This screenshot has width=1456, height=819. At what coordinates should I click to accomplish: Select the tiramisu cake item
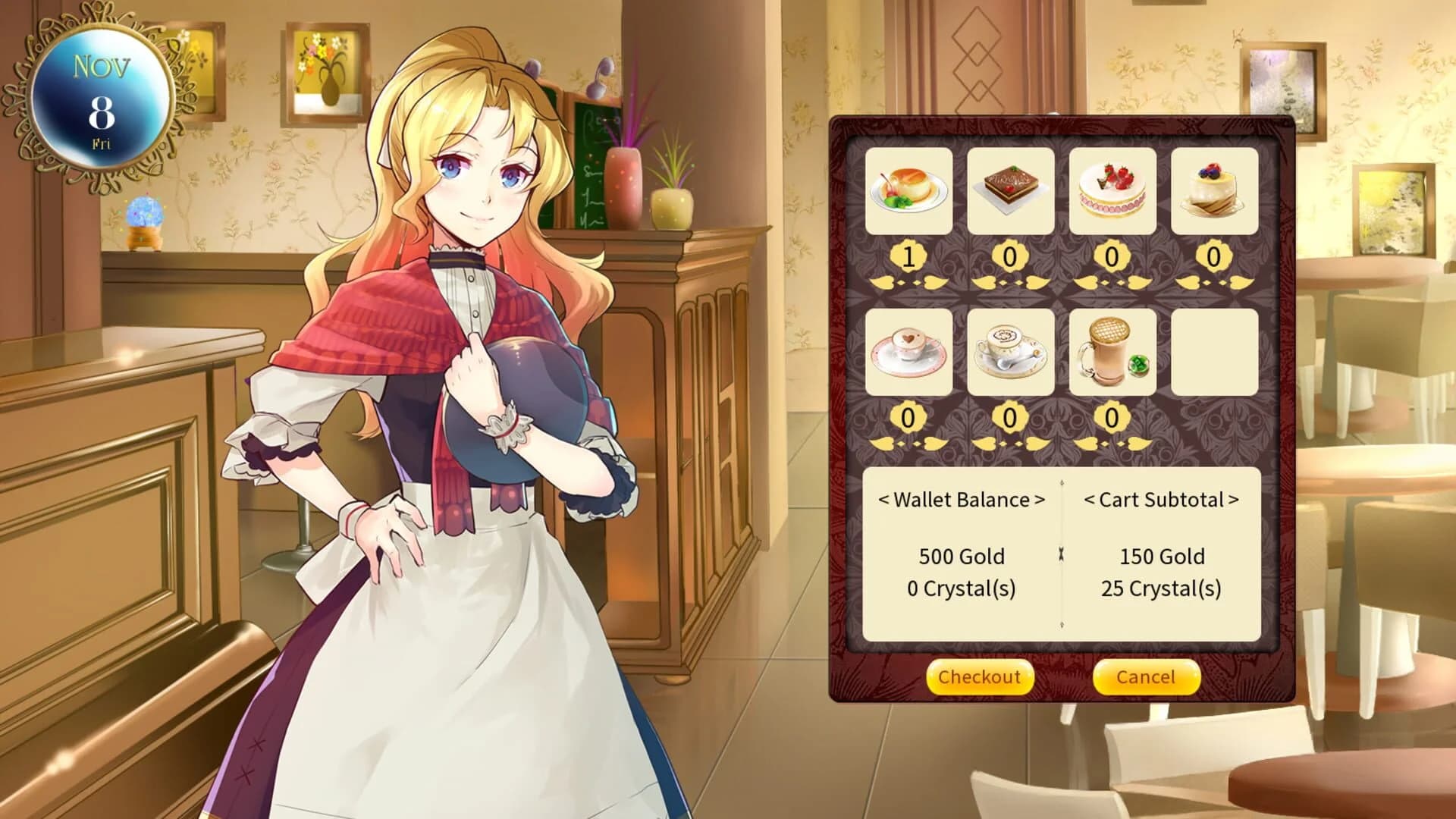tap(1012, 191)
